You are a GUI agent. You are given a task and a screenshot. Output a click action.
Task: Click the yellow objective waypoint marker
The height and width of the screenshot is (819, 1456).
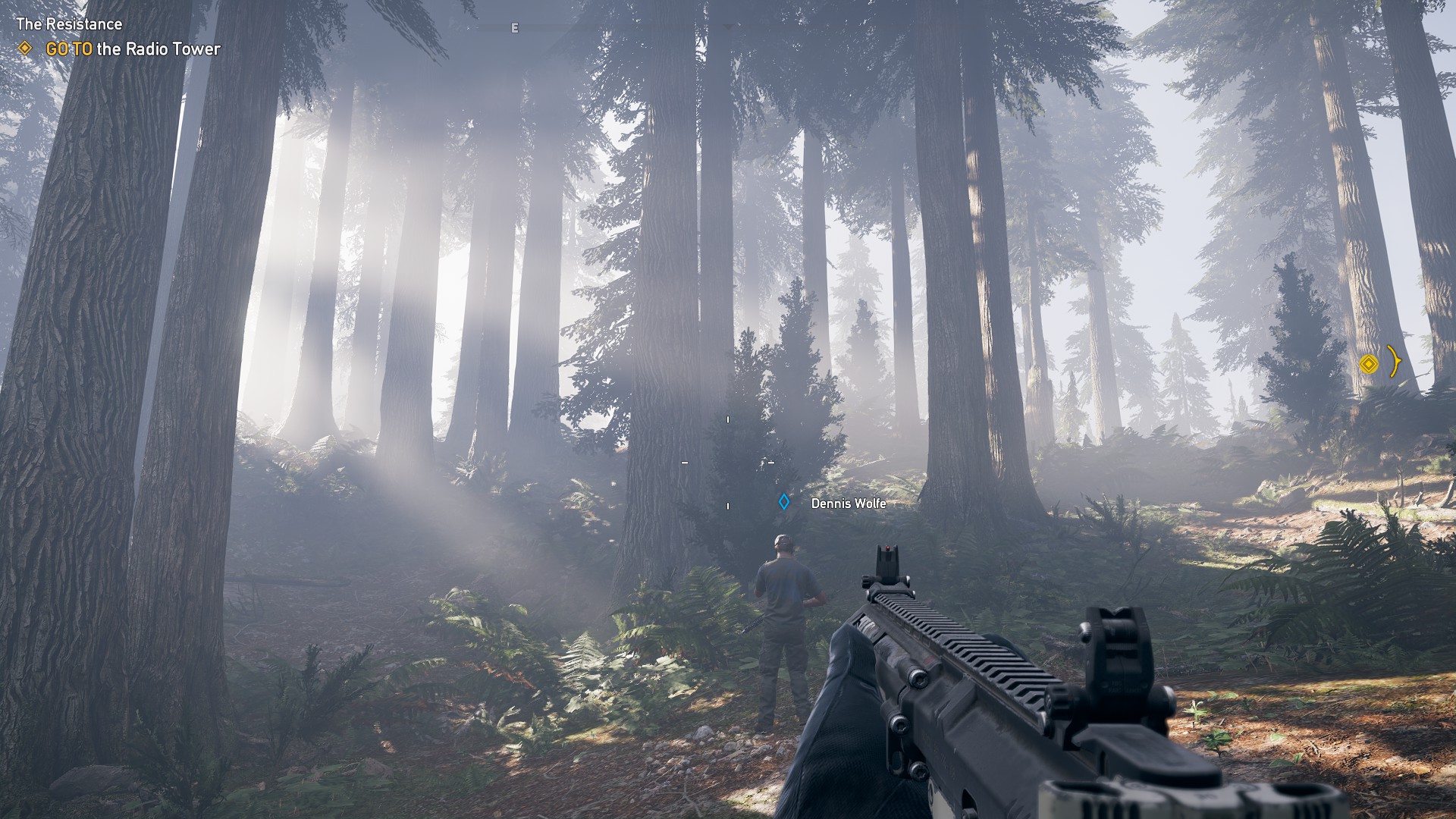[1367, 364]
